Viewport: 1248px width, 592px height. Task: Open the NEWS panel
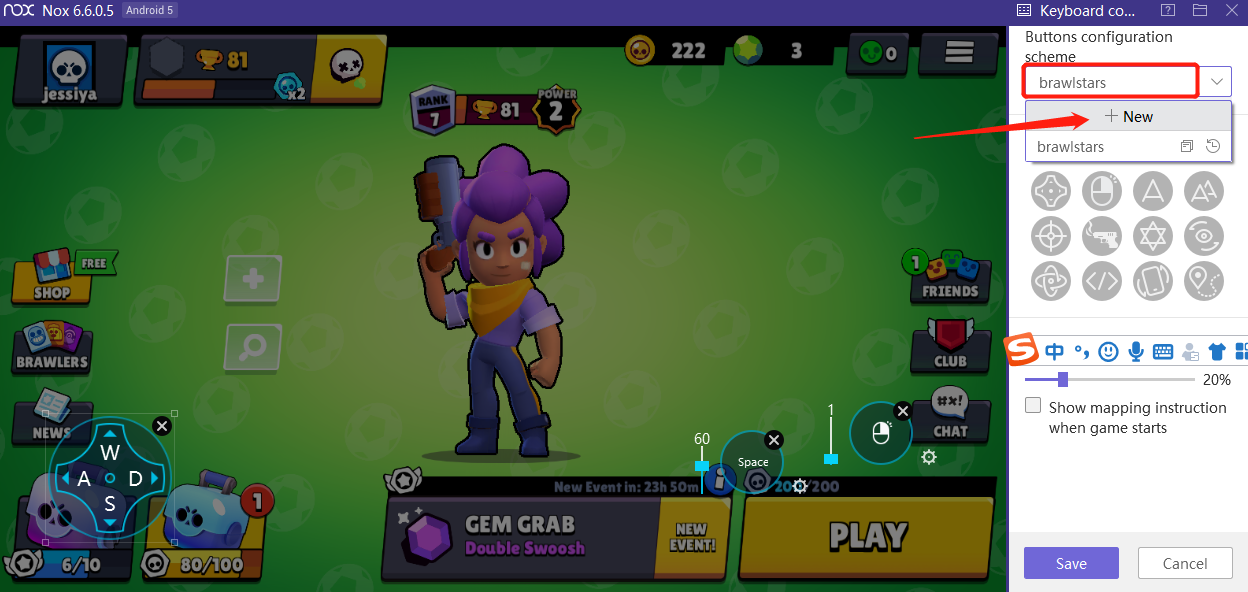(x=50, y=418)
